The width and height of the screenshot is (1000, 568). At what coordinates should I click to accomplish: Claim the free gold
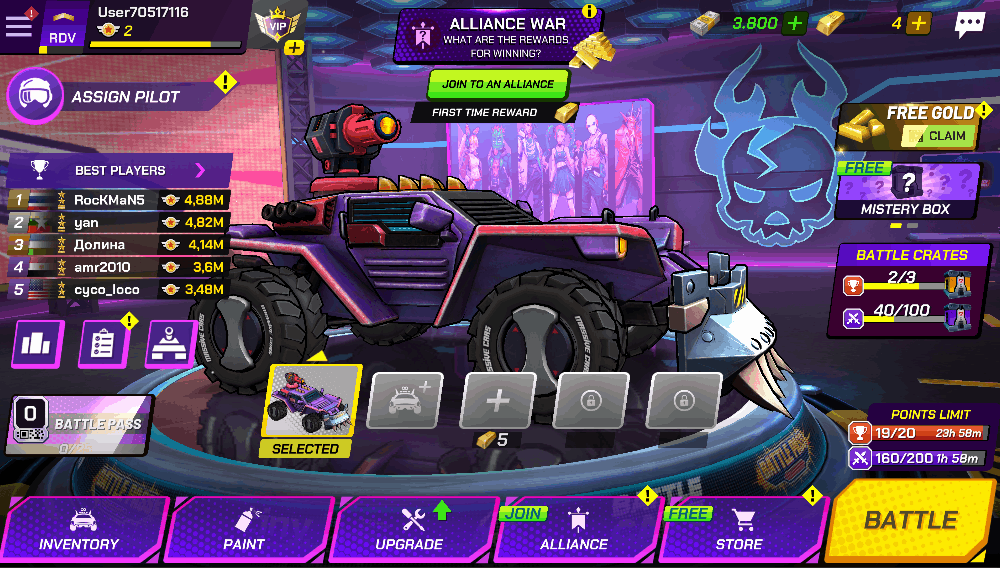click(x=939, y=136)
